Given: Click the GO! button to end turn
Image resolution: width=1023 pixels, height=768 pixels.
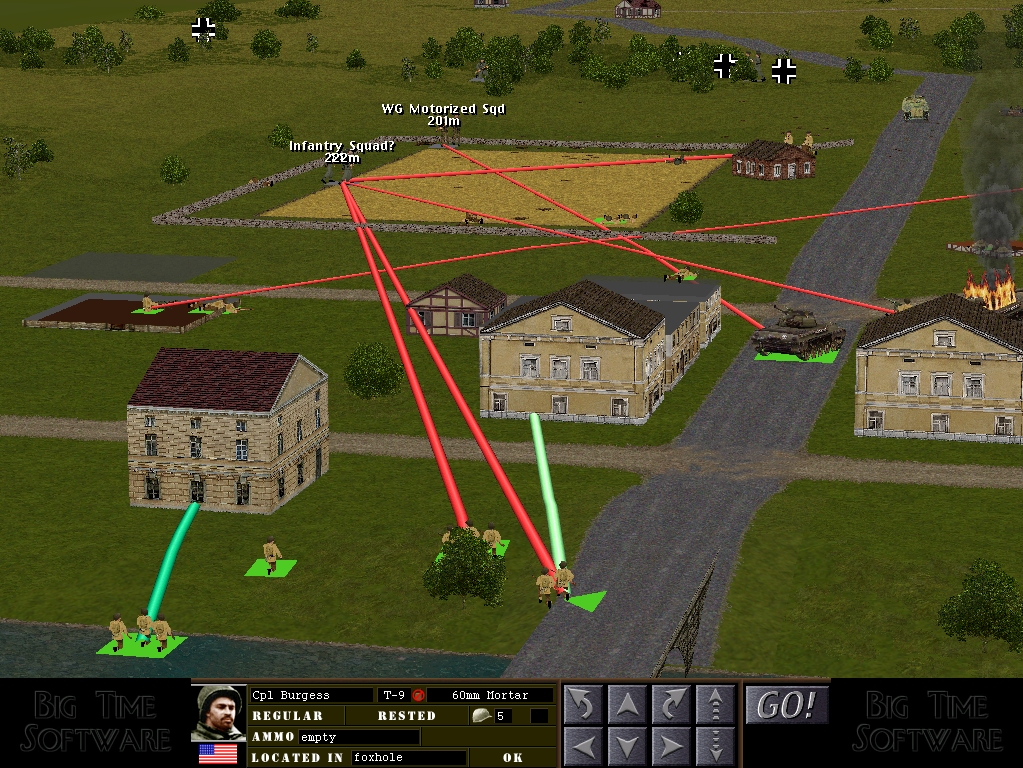Looking at the screenshot, I should [787, 705].
